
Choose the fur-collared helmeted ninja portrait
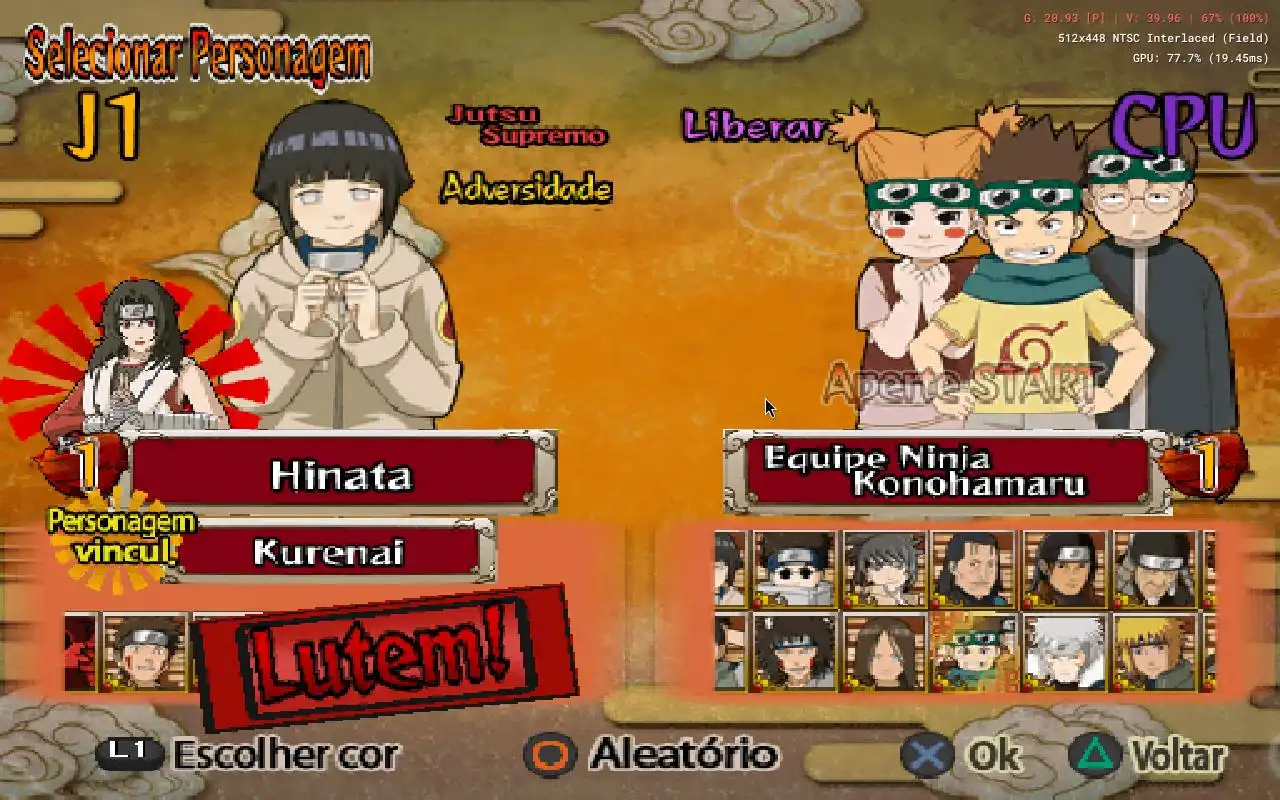1154,569
